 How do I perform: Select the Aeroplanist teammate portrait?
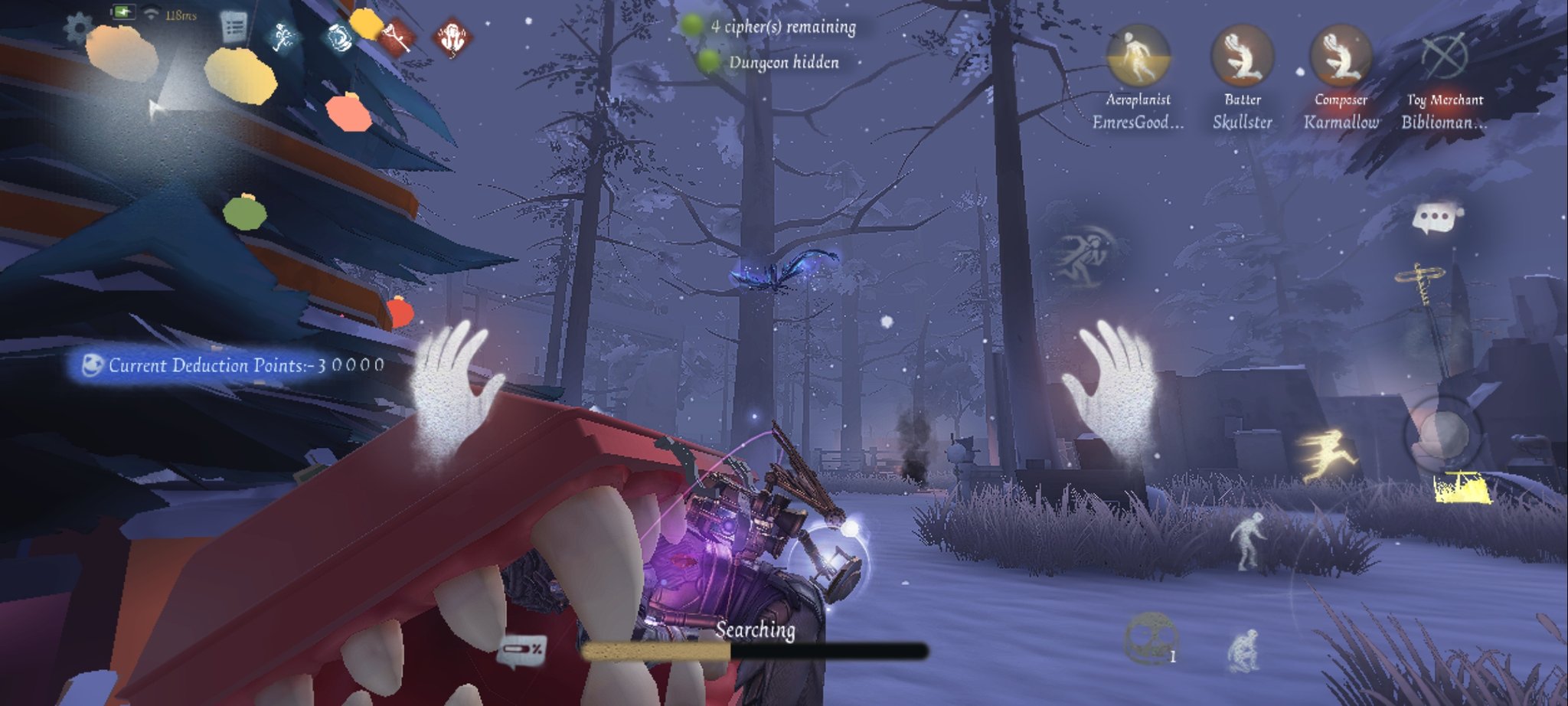tap(1138, 56)
